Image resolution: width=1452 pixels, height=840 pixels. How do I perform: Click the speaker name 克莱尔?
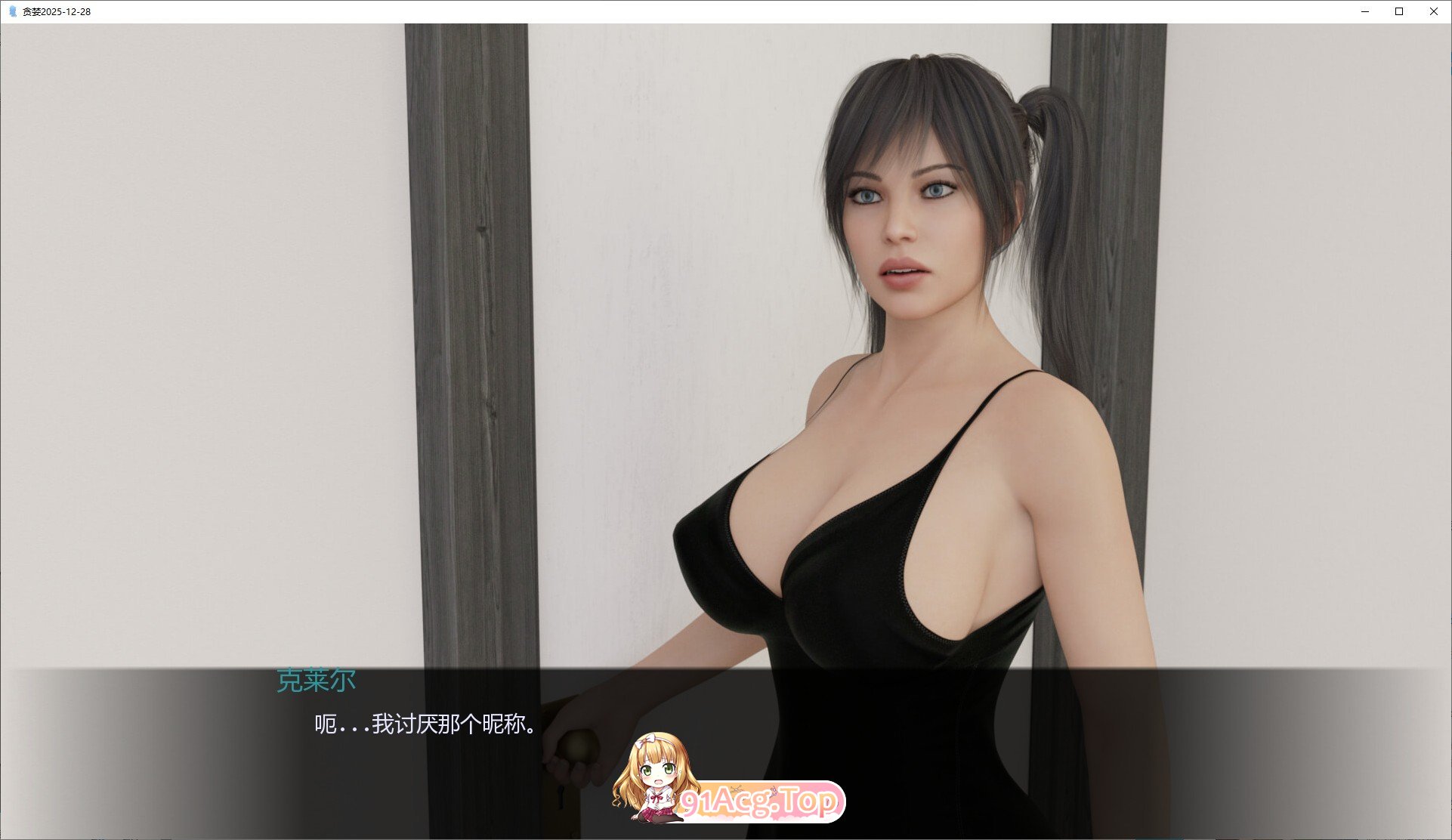point(314,678)
